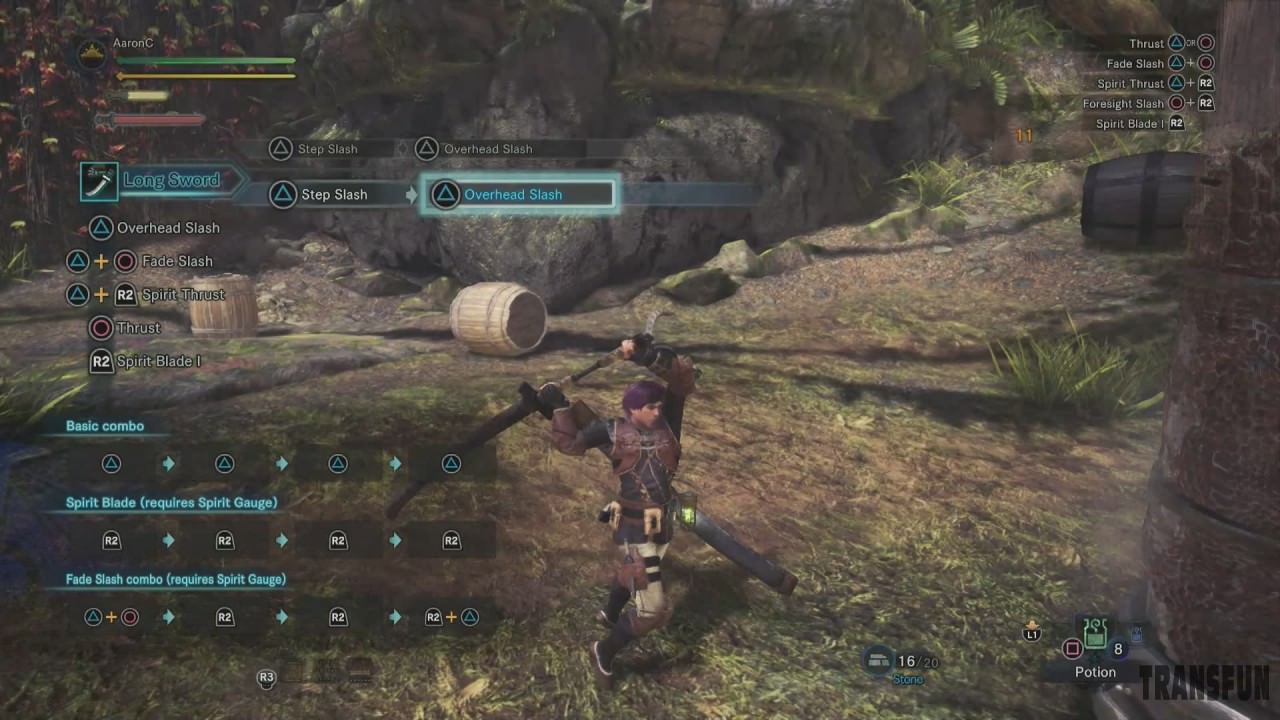Pick the Fade Slash combo heading
Viewport: 1280px width, 720px height.
pyautogui.click(x=175, y=580)
